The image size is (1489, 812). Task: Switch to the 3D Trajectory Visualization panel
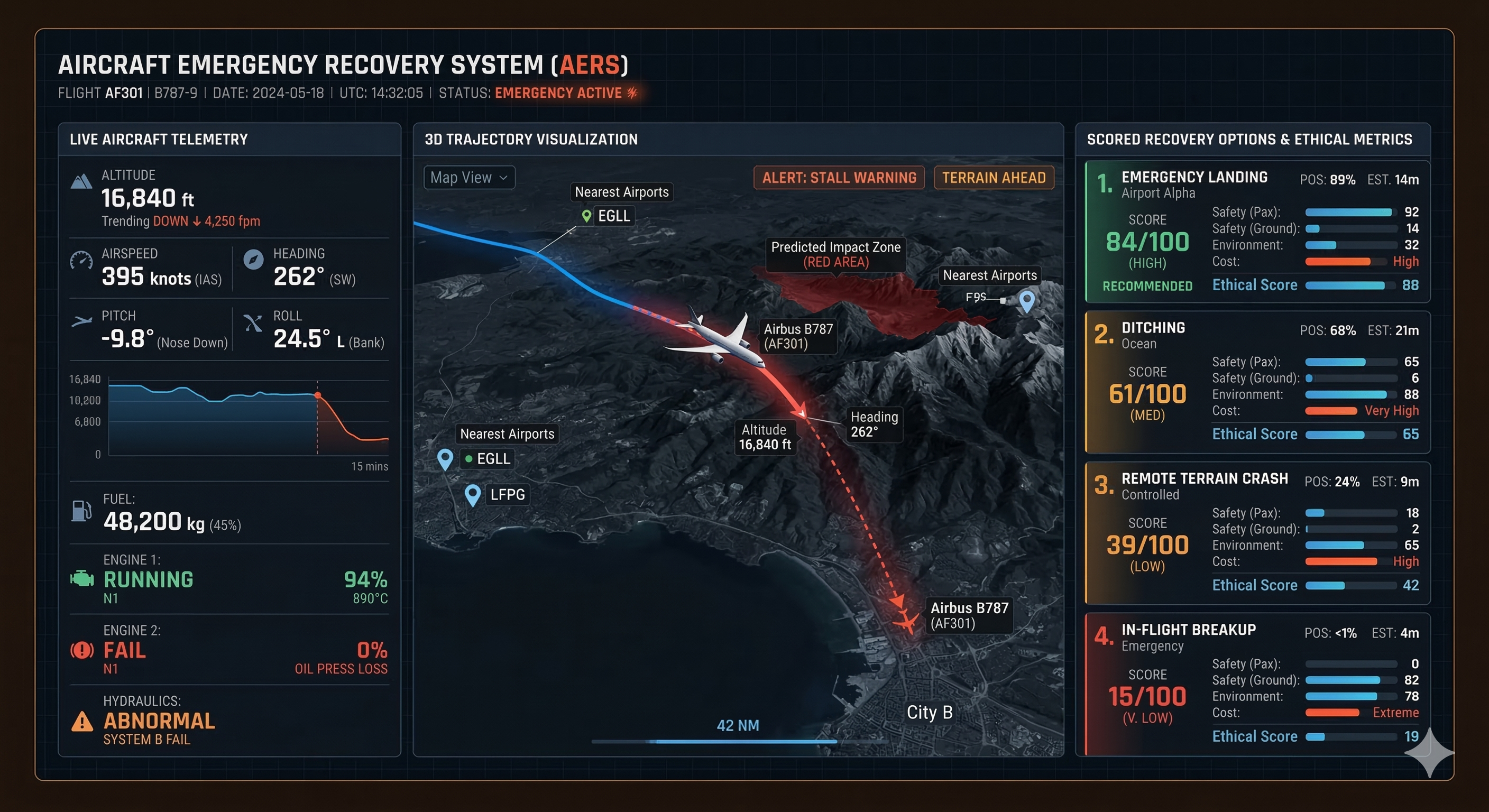point(530,139)
